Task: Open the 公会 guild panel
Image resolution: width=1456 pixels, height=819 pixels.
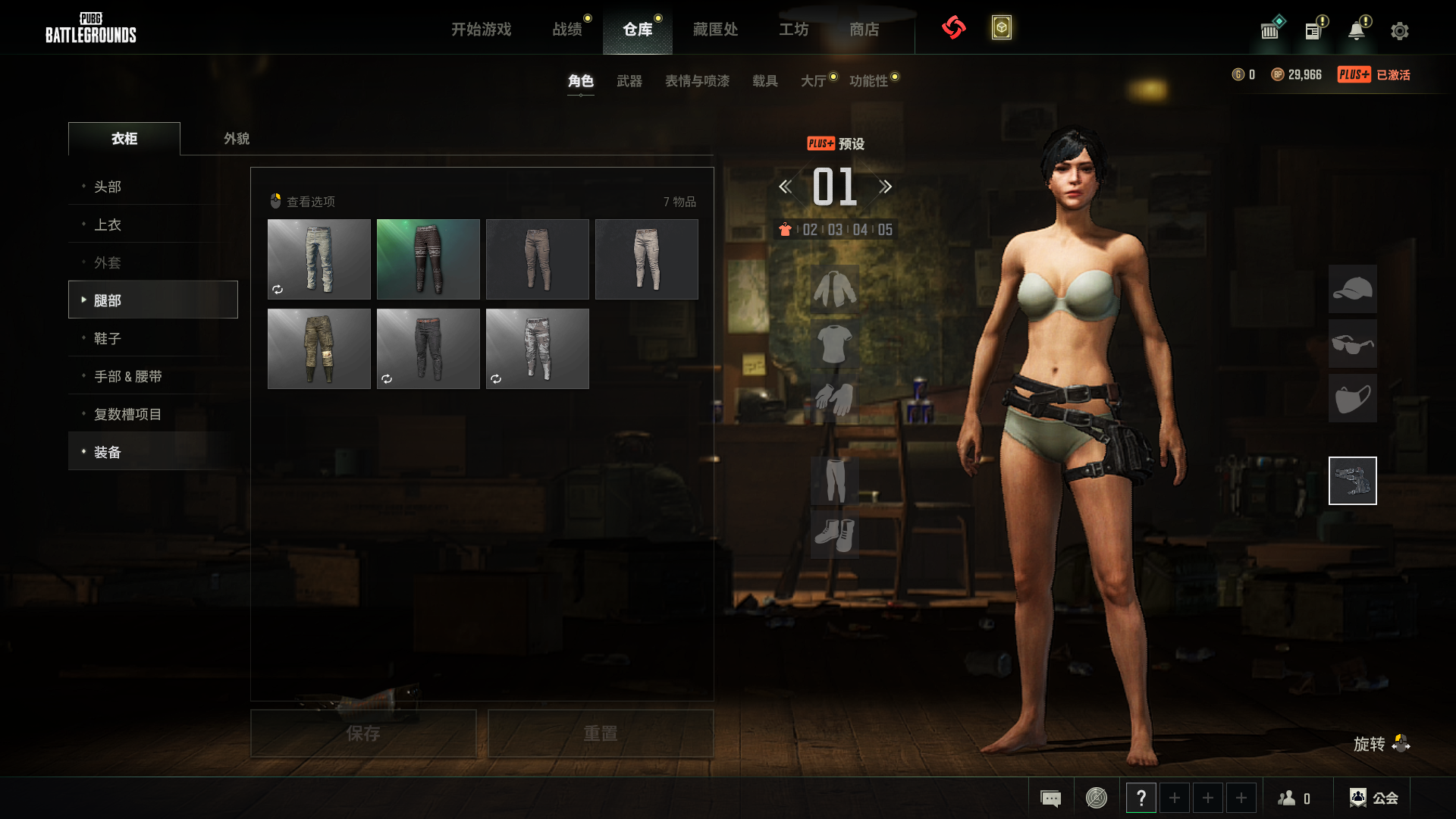Action: coord(1373,798)
